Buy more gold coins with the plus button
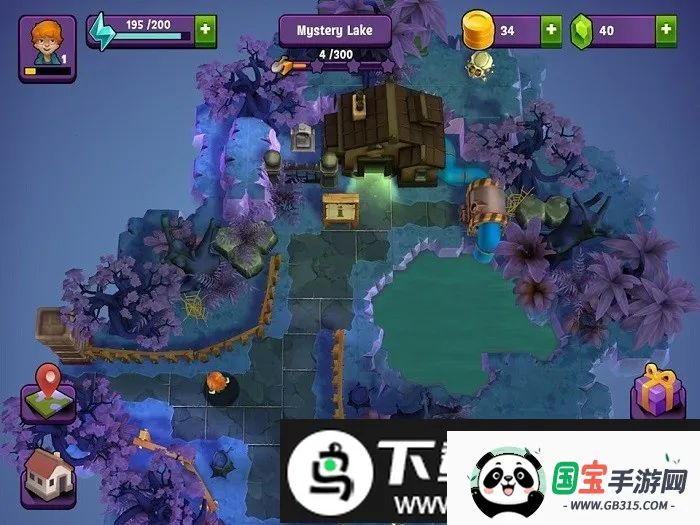Image resolution: width=700 pixels, height=525 pixels. pyautogui.click(x=551, y=30)
